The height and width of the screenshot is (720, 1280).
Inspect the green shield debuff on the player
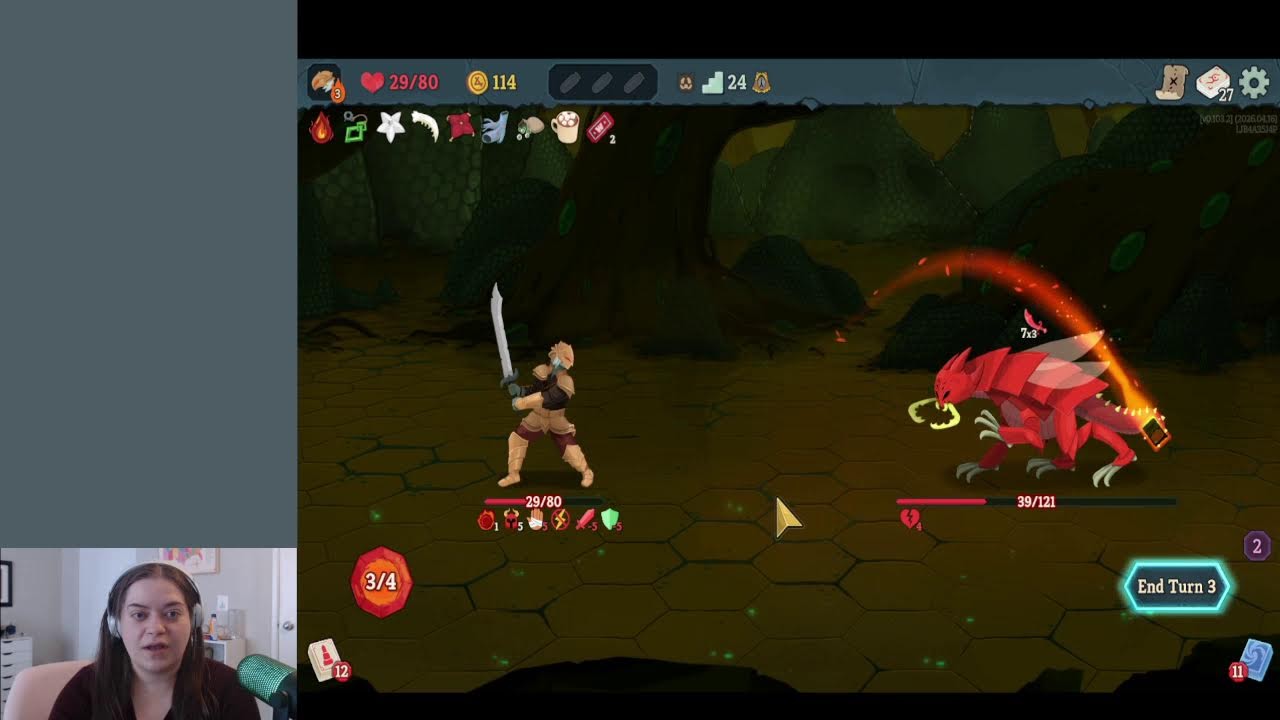point(609,519)
